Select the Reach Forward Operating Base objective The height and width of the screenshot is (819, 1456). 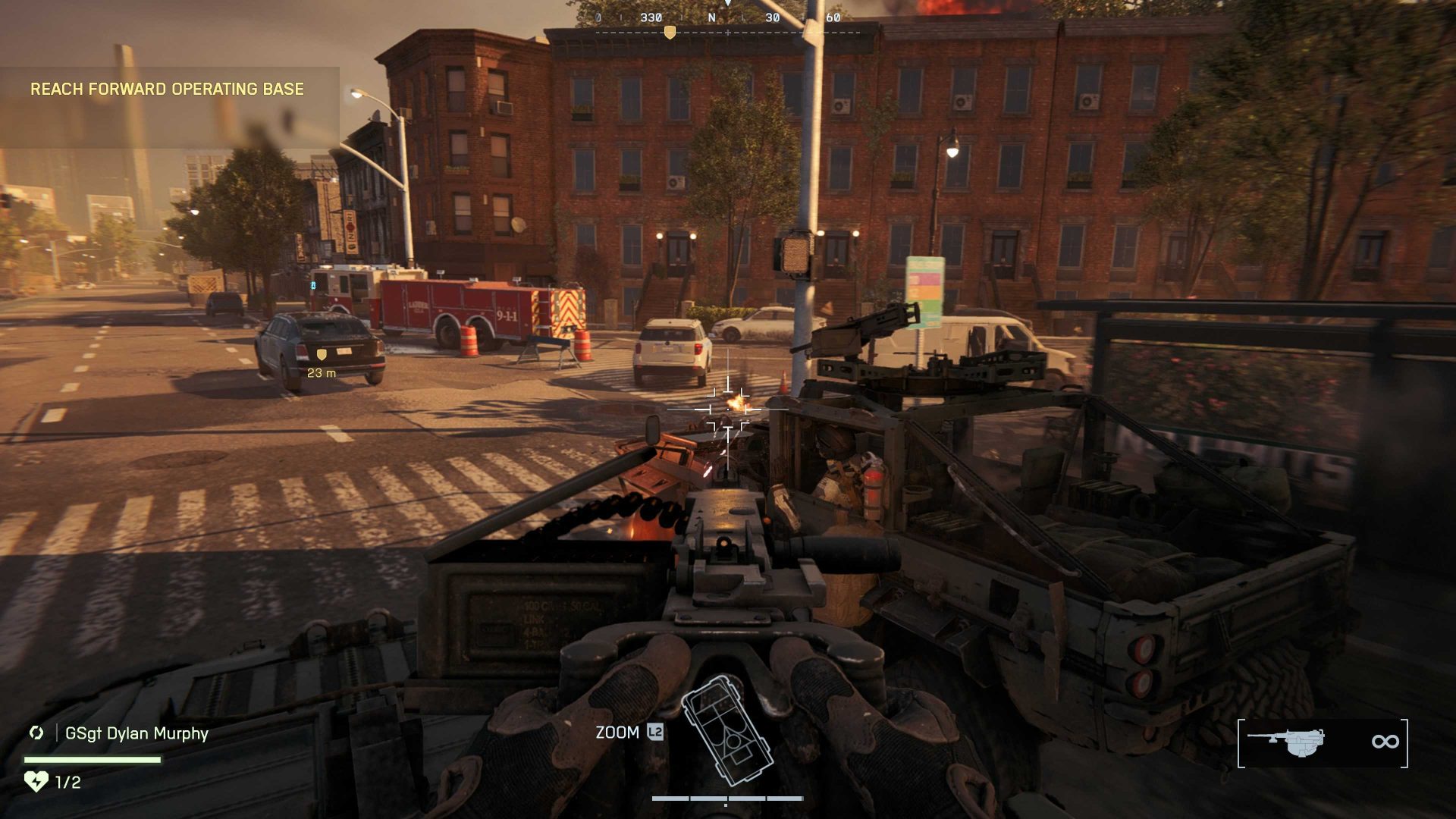click(167, 89)
